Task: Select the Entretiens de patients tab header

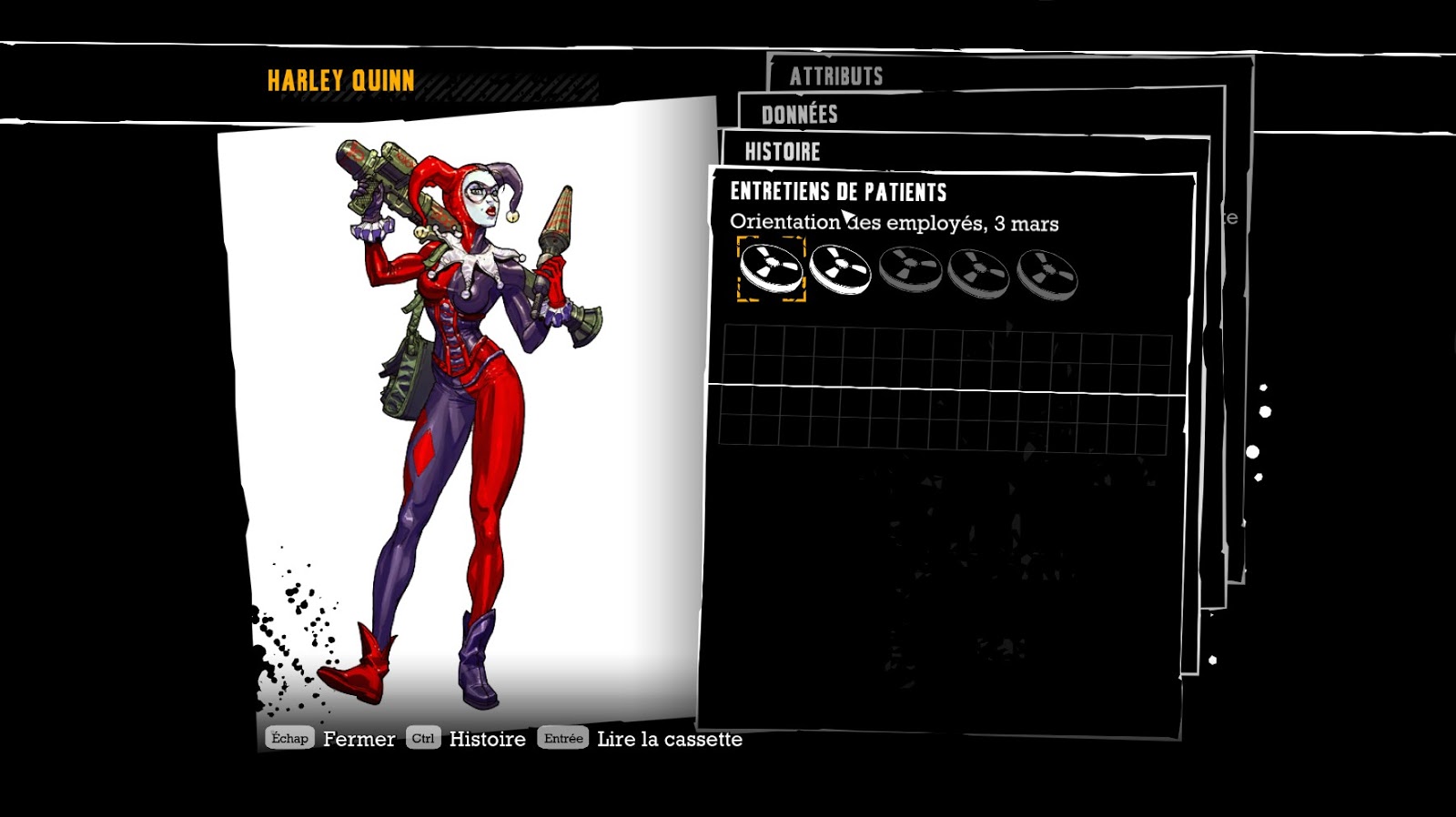Action: 838,192
